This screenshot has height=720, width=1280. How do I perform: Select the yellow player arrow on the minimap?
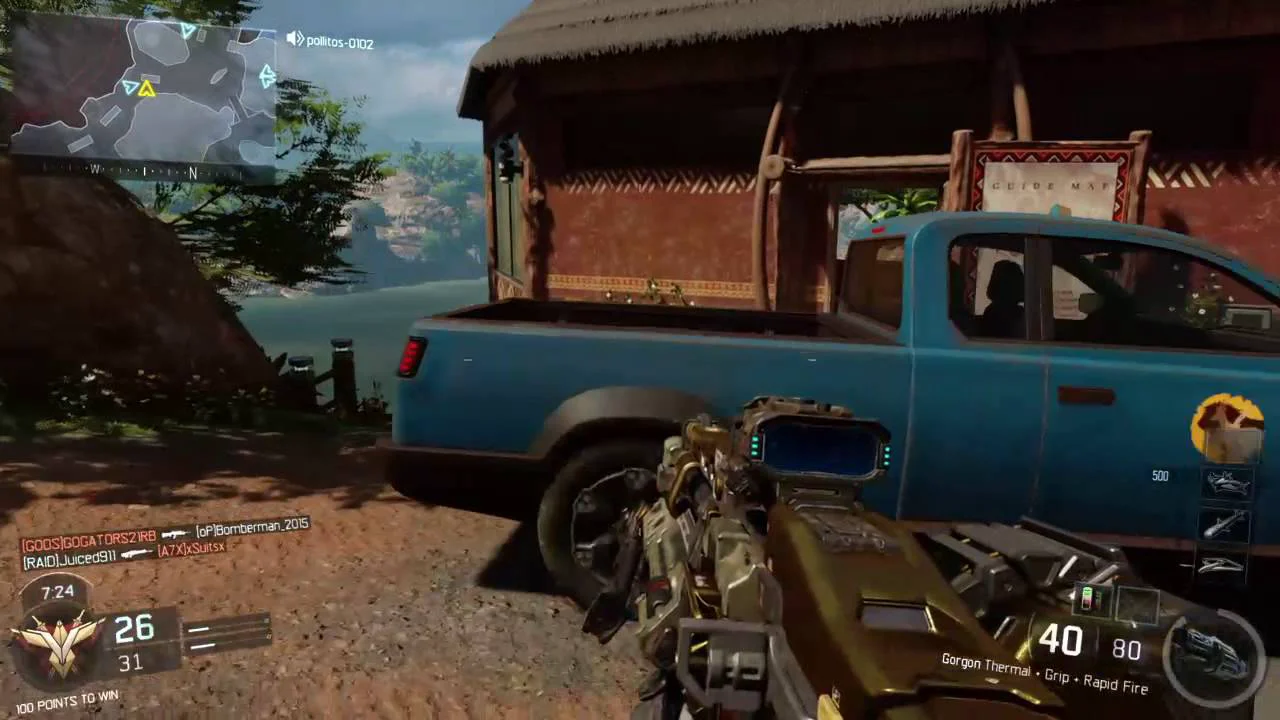(147, 89)
